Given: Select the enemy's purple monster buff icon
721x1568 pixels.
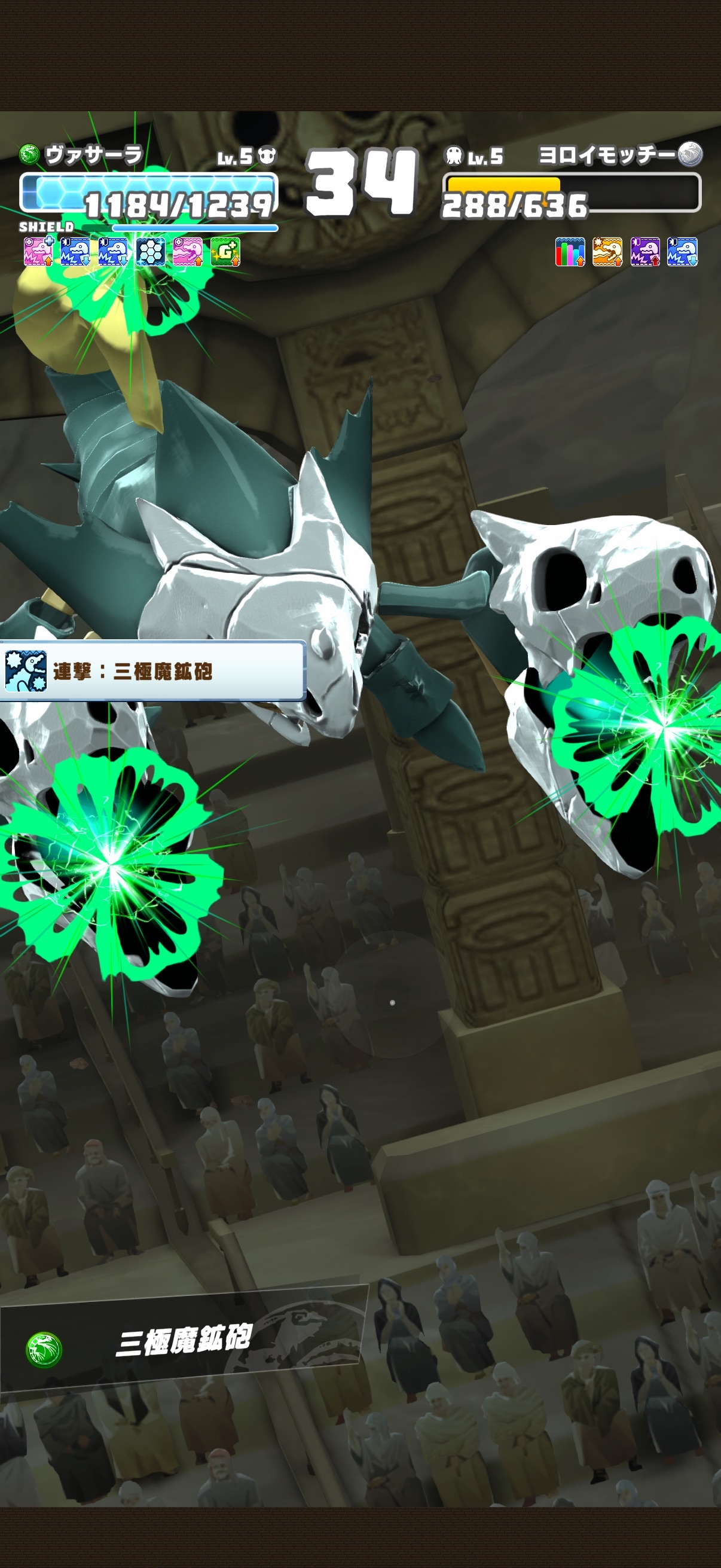Looking at the screenshot, I should [645, 252].
